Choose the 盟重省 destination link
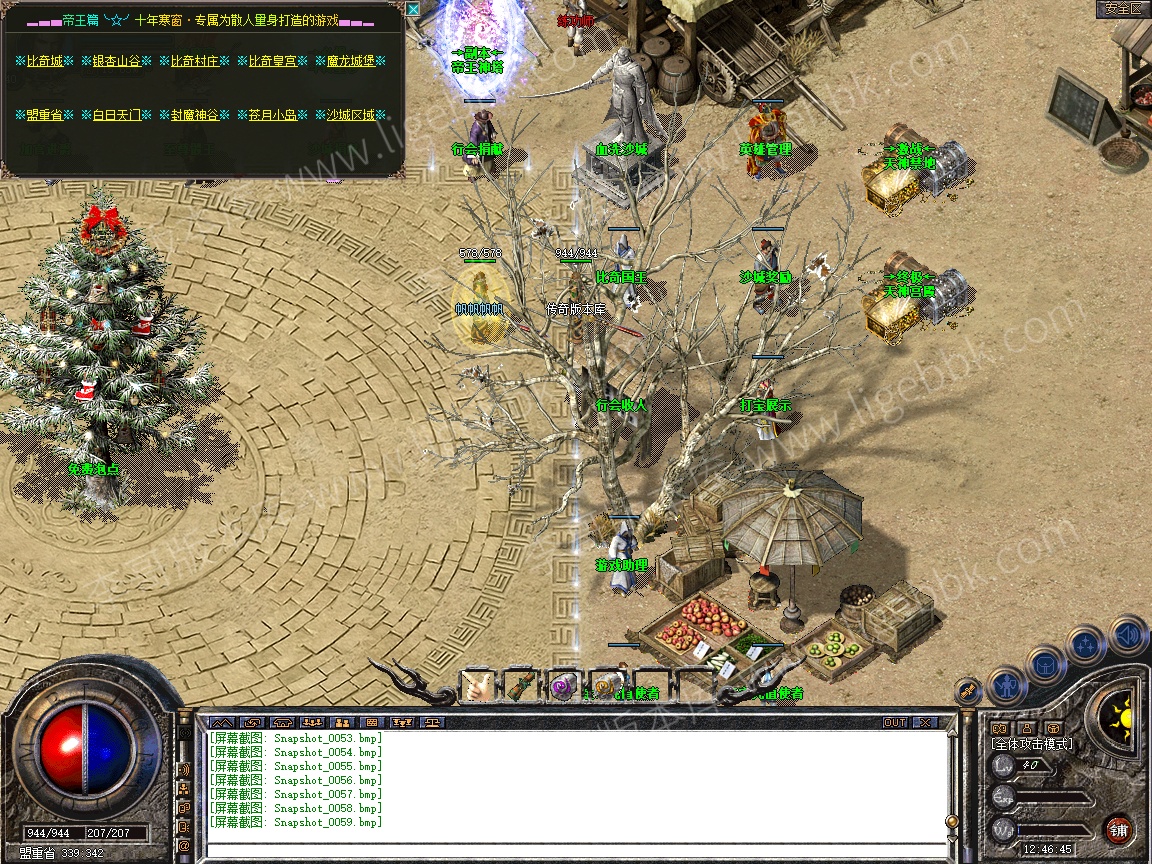1152x864 pixels. coord(44,115)
